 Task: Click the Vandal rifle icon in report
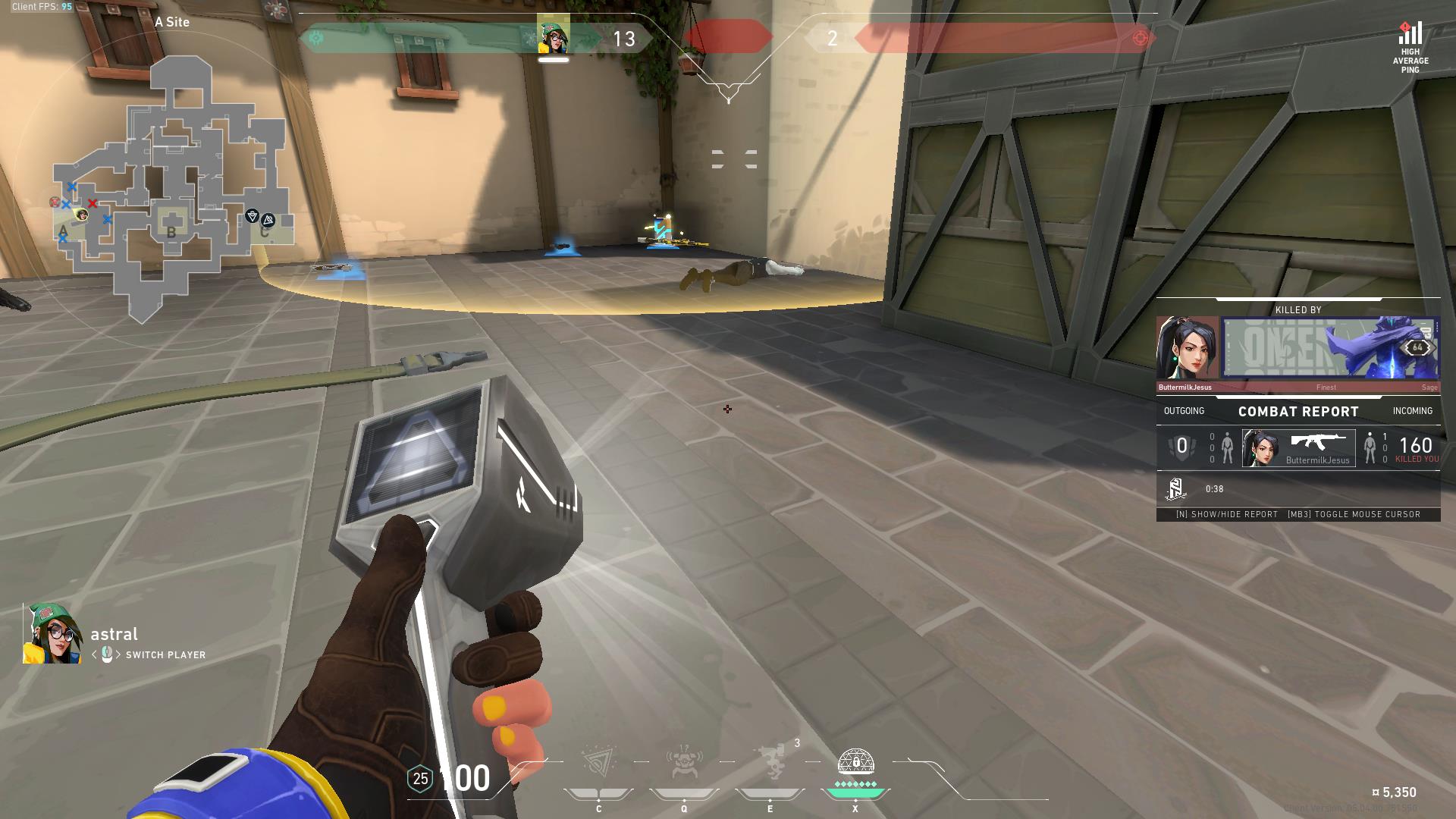click(1318, 443)
